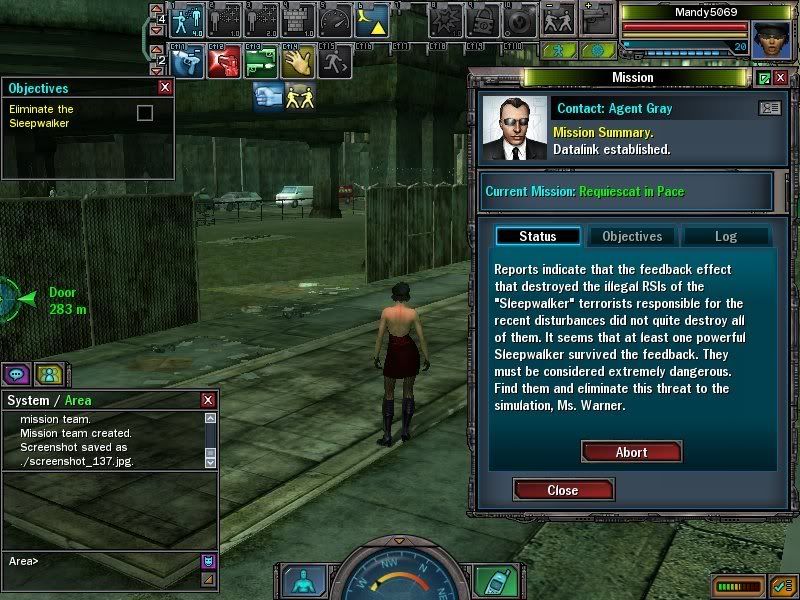This screenshot has width=800, height=600.
Task: Close the System / Area chat window
Action: pos(208,400)
